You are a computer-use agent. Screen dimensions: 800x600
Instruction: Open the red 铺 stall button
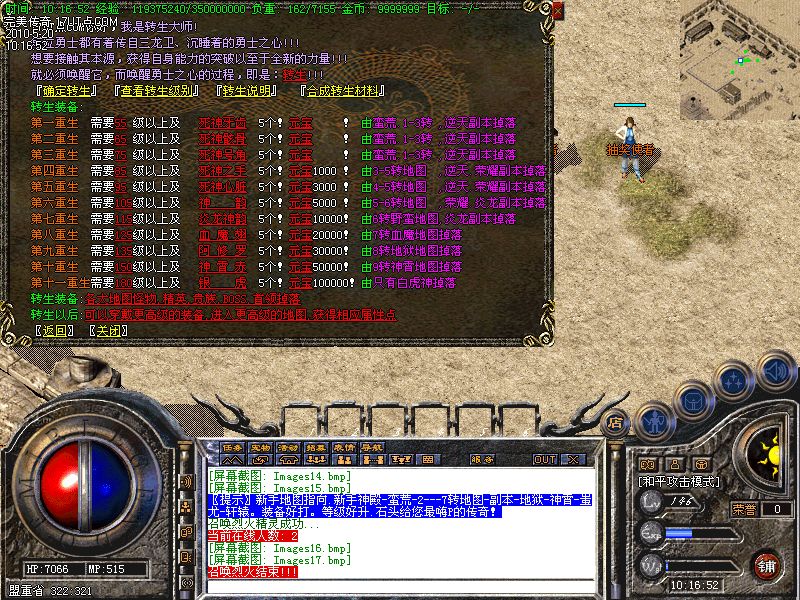(767, 565)
